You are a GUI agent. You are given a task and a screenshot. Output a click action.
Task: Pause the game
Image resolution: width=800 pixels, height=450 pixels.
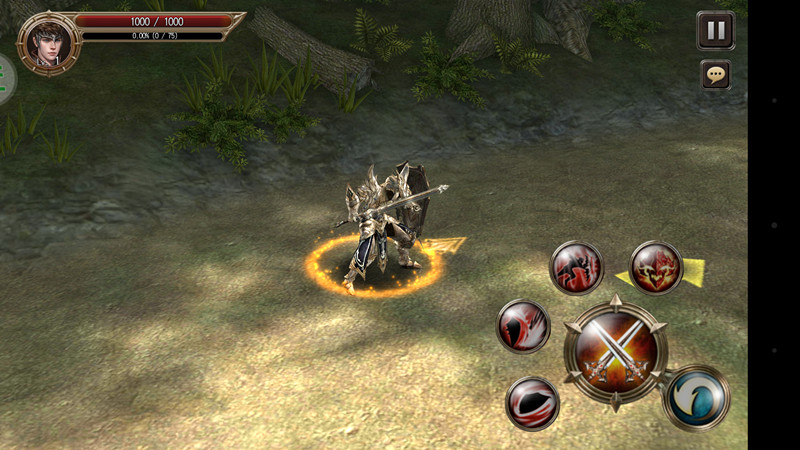715,30
